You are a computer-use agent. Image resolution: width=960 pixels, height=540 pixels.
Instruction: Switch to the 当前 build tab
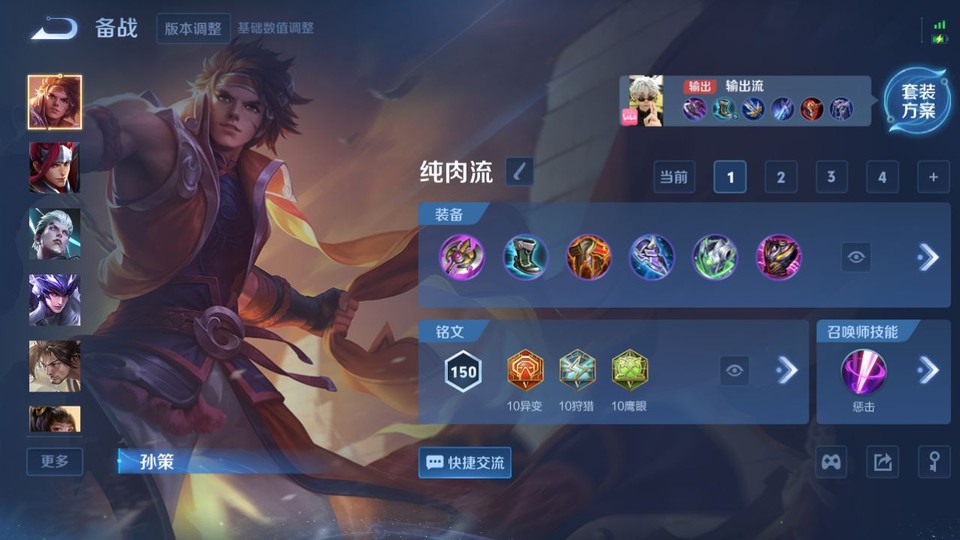tap(674, 178)
